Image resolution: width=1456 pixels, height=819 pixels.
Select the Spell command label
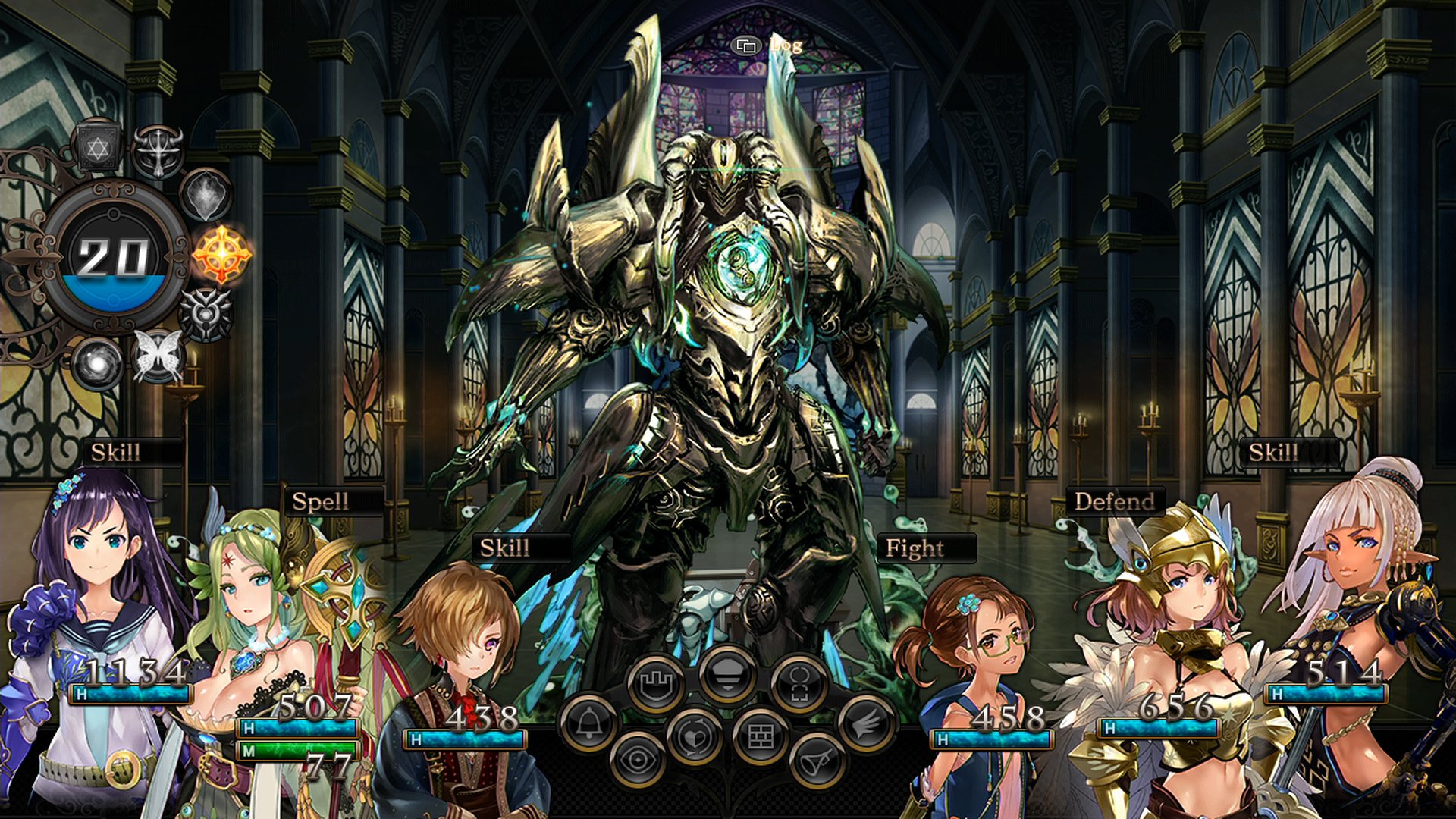coord(321,502)
